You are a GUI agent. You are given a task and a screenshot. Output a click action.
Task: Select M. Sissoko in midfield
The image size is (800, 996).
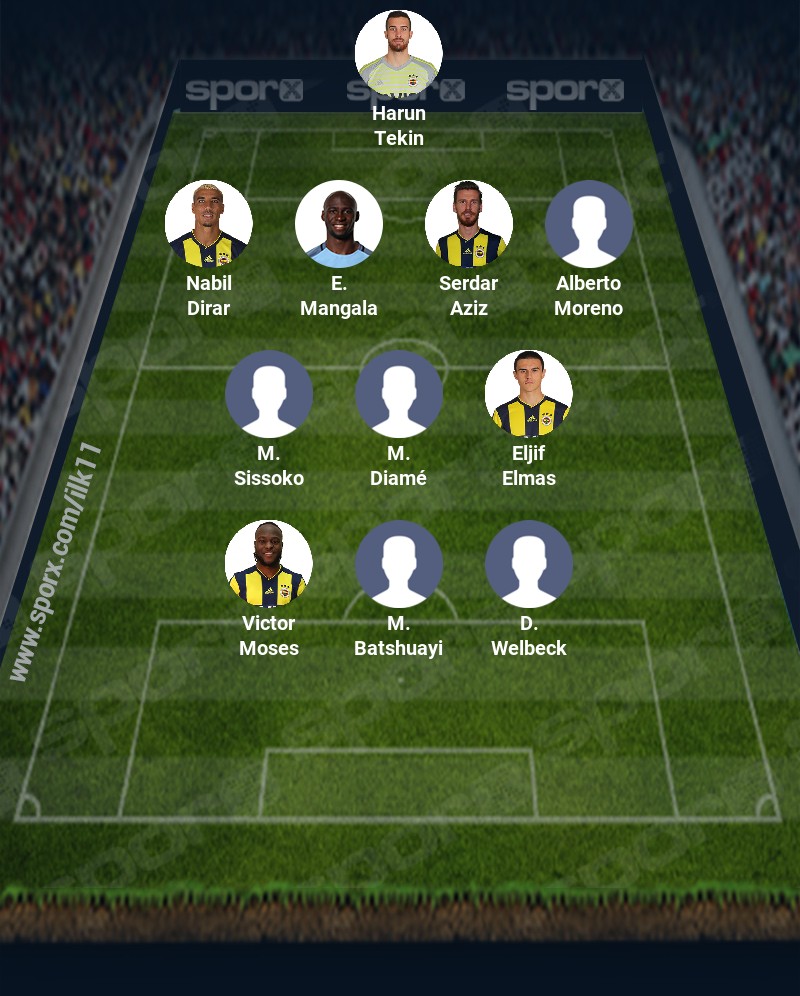point(269,394)
